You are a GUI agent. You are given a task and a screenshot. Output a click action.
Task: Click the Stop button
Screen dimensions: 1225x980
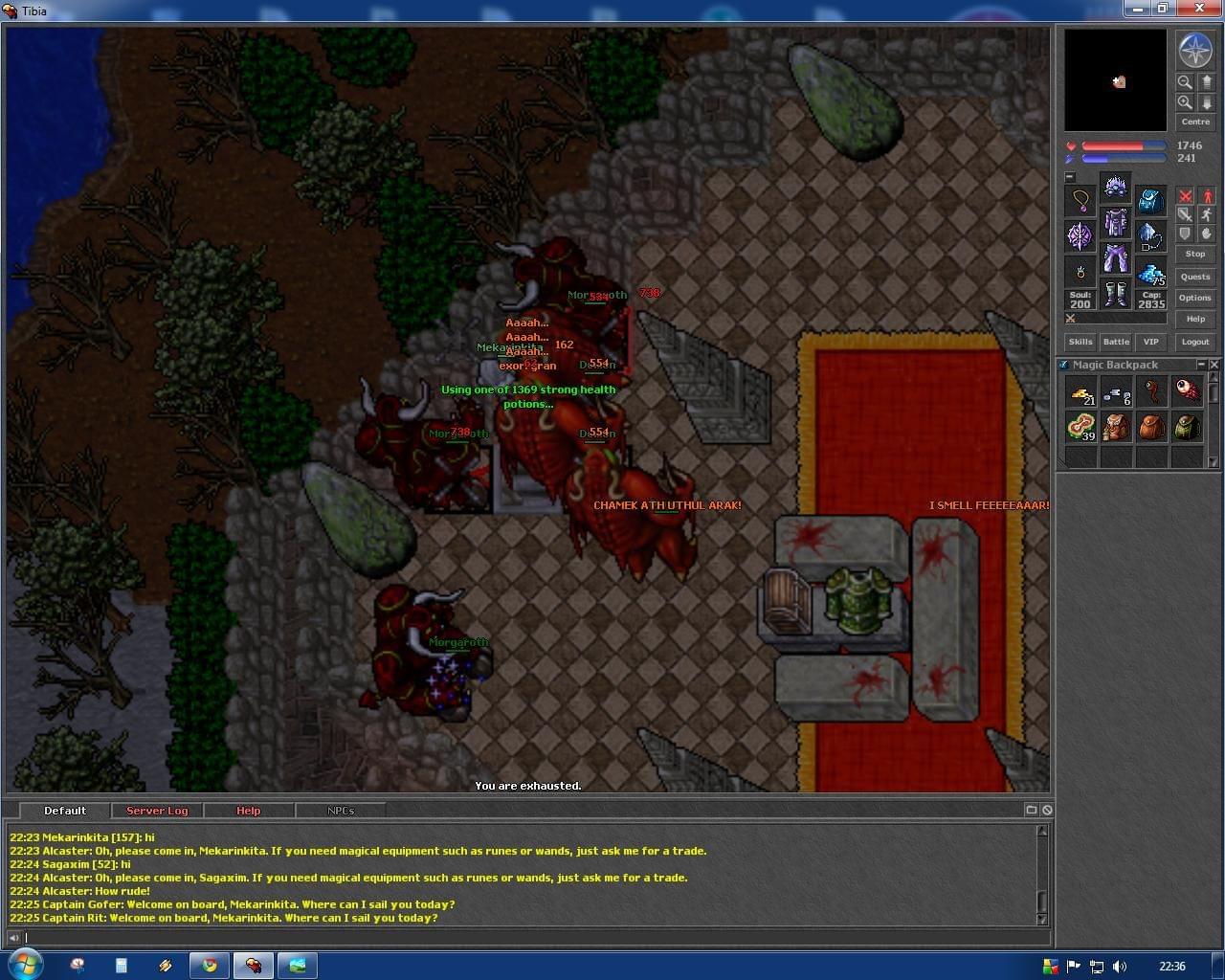click(1195, 254)
